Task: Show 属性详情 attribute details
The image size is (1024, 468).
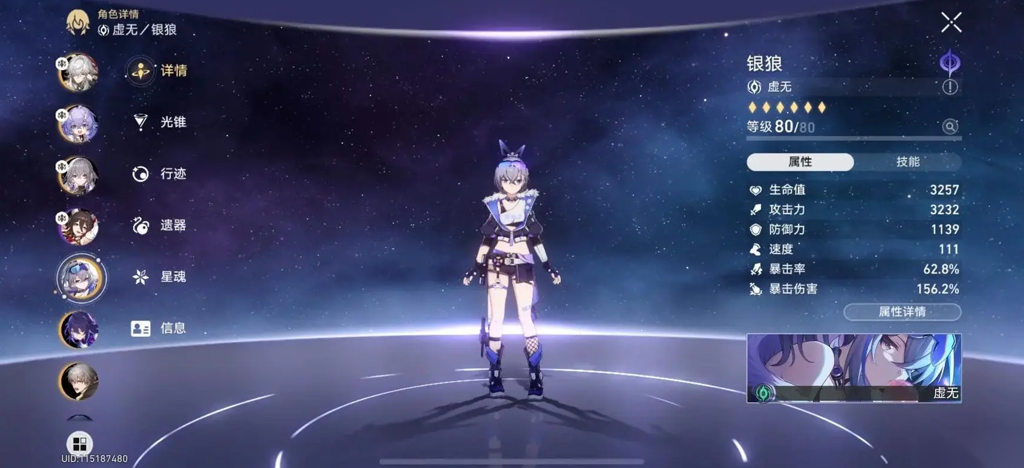Action: pos(902,312)
